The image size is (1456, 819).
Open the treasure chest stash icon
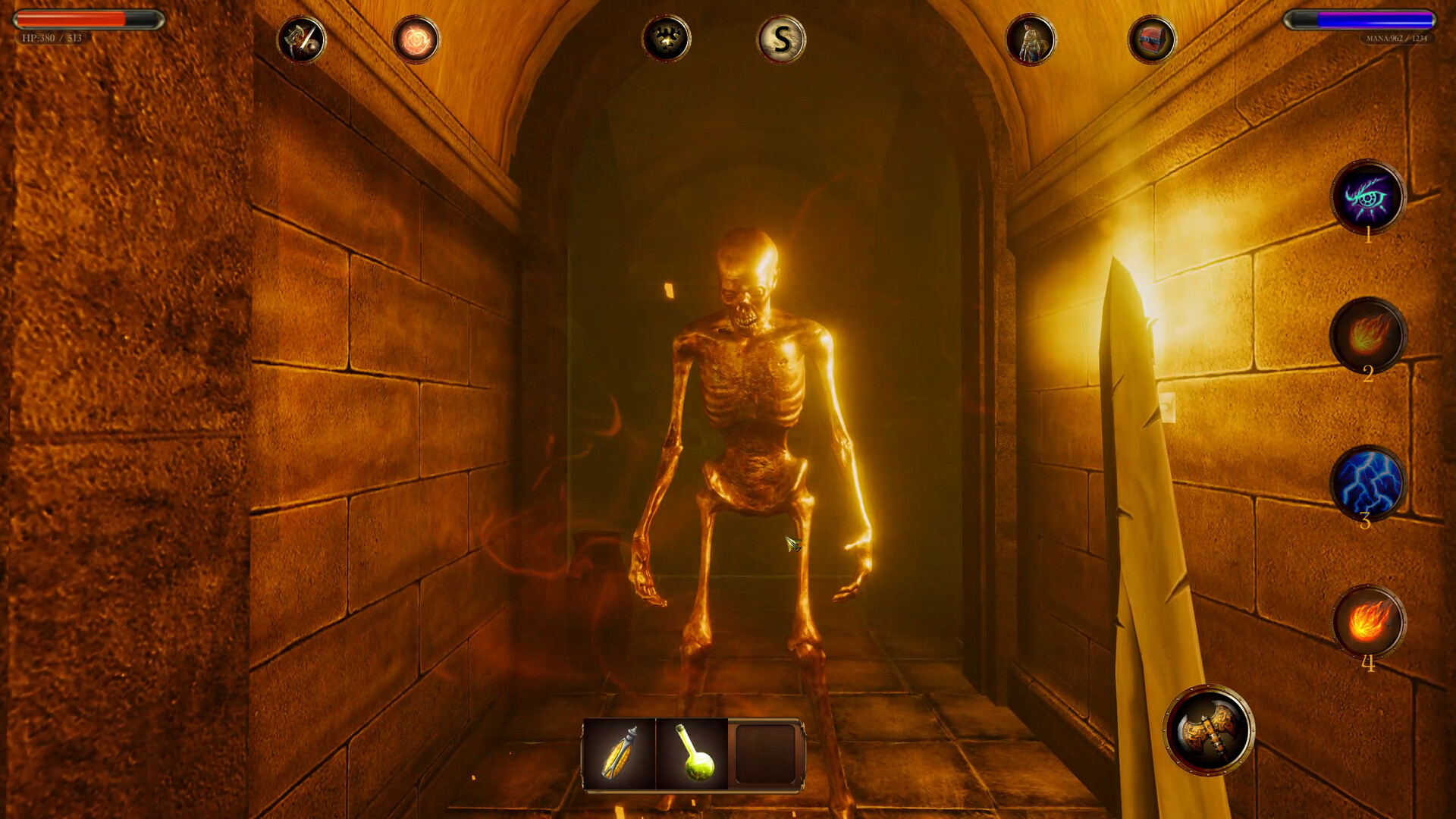click(x=1151, y=39)
